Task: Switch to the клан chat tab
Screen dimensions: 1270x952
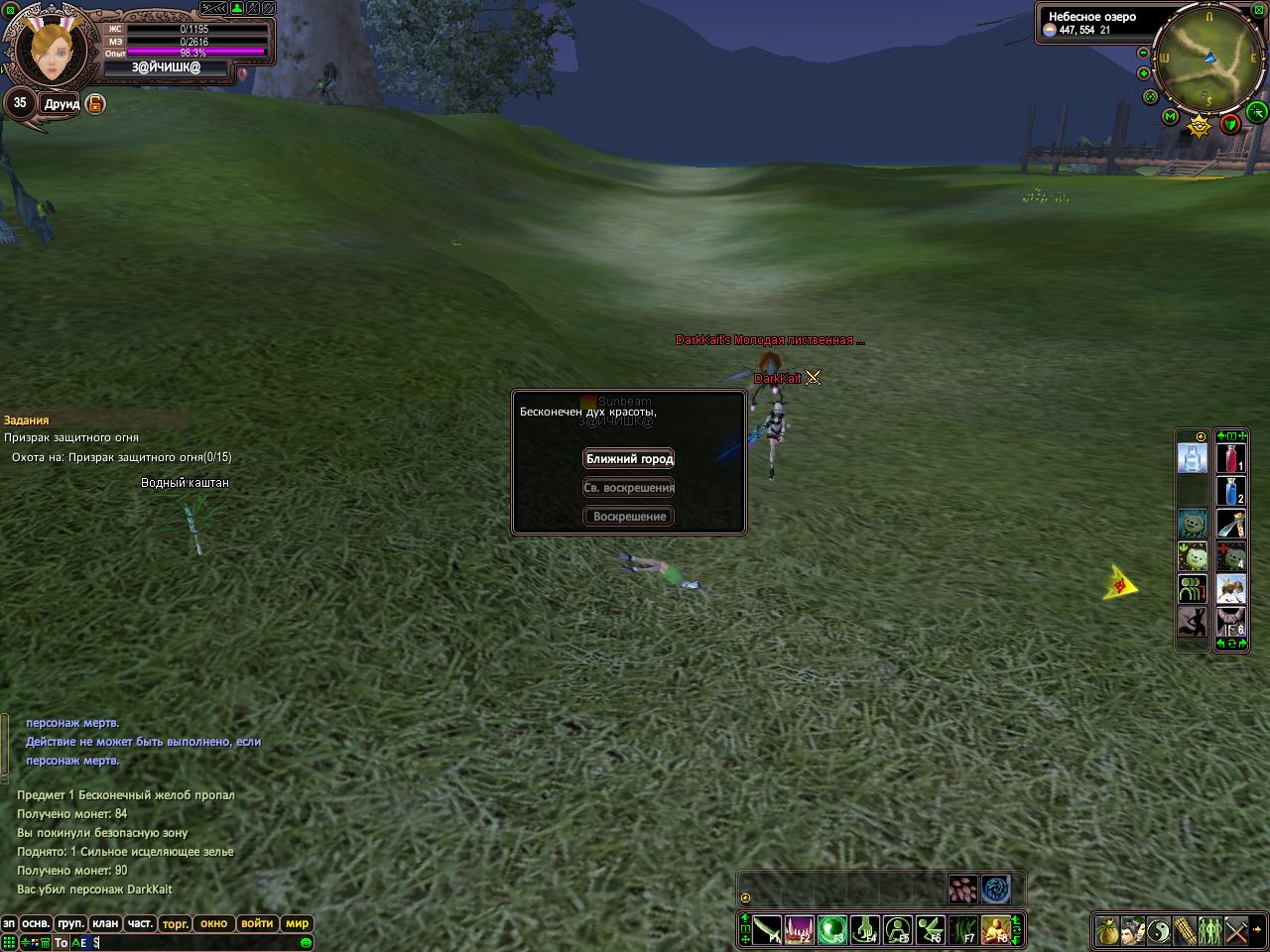Action: 105,923
